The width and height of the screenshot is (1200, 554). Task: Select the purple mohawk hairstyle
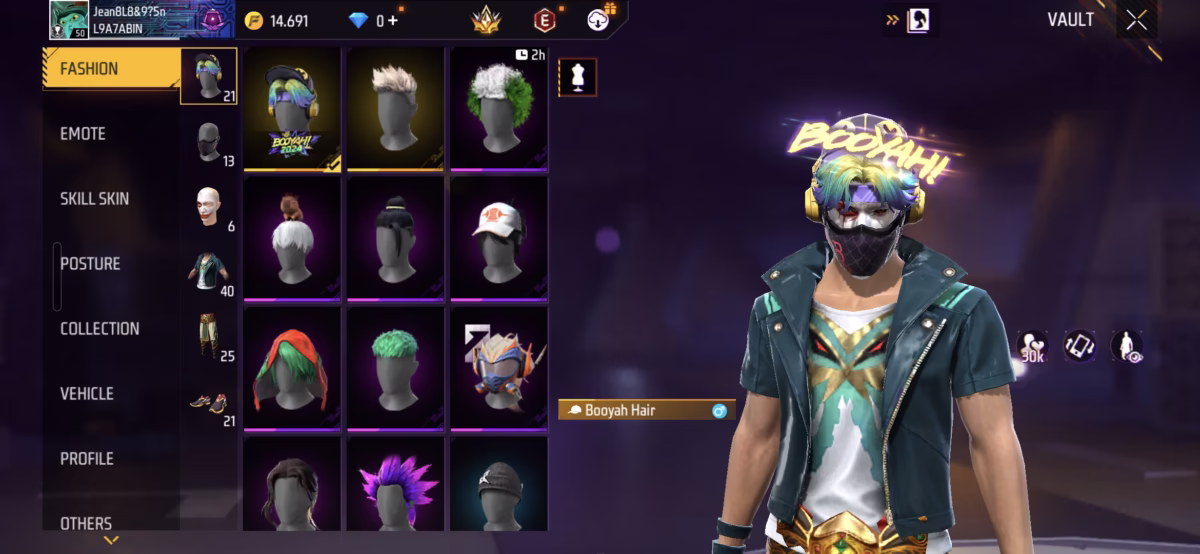point(395,487)
